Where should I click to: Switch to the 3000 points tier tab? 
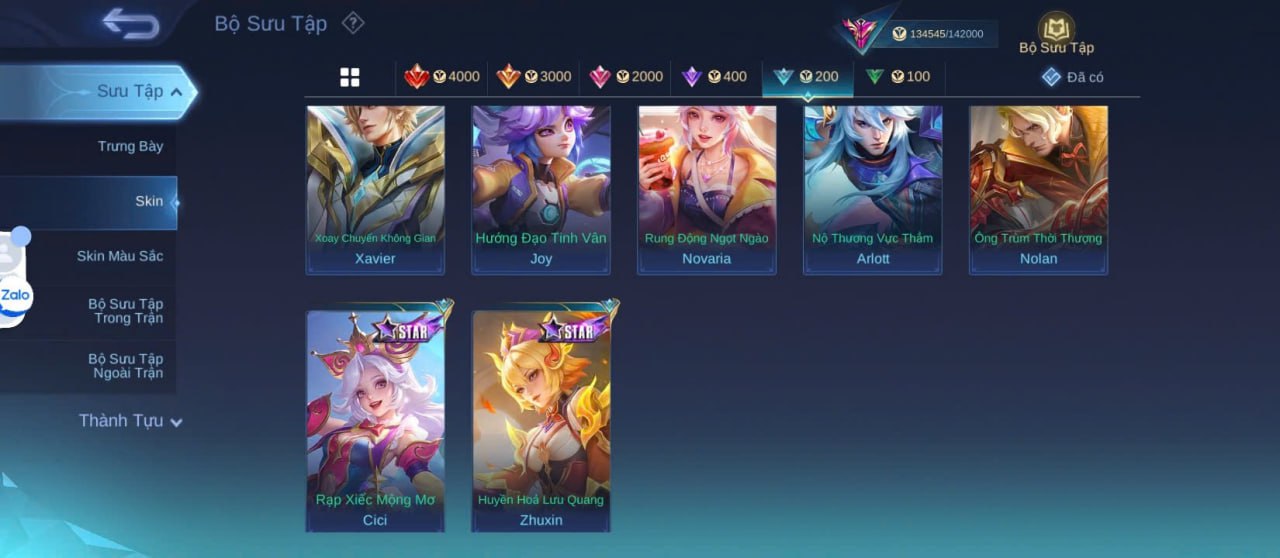click(x=534, y=77)
